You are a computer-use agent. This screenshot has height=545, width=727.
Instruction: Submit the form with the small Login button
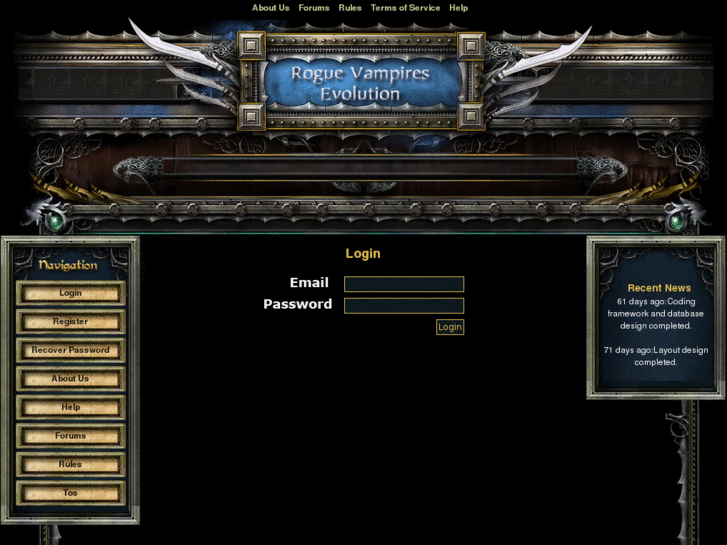click(x=450, y=327)
